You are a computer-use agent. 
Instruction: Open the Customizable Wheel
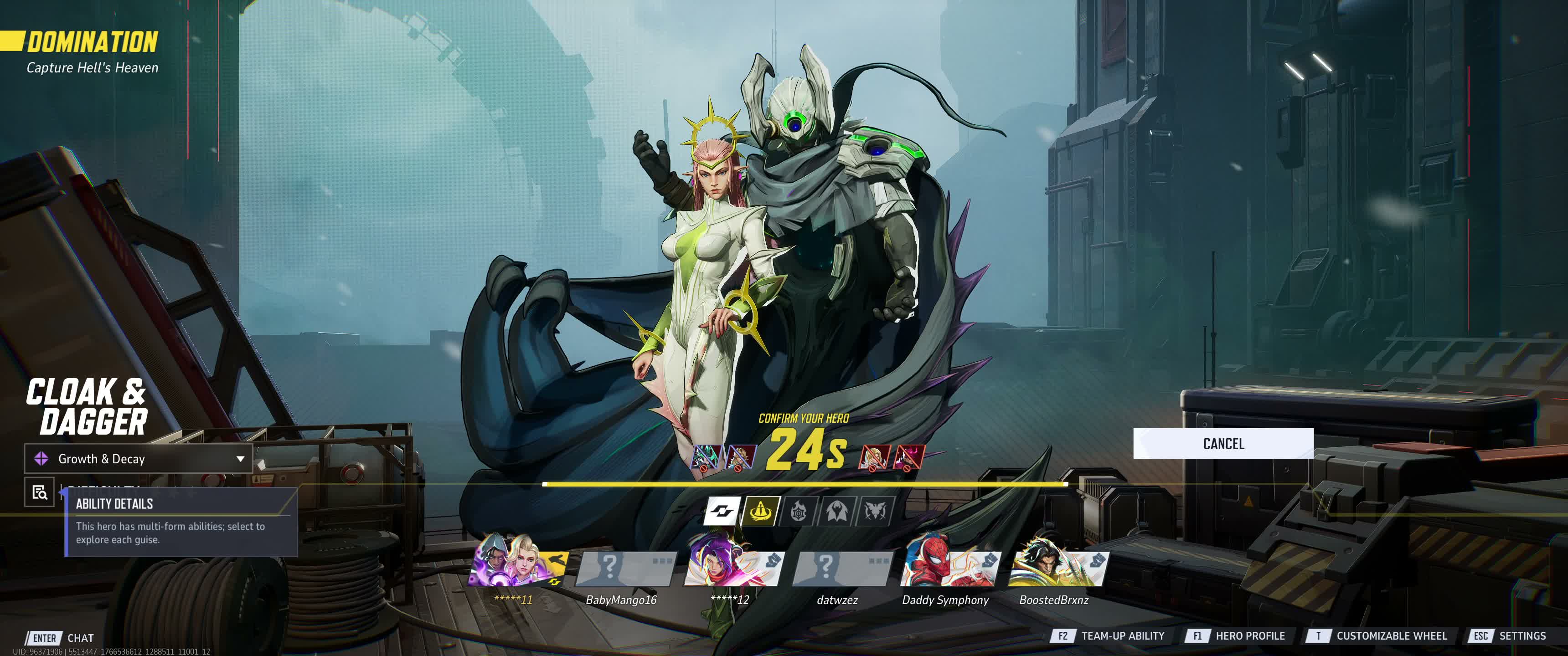pyautogui.click(x=1377, y=636)
